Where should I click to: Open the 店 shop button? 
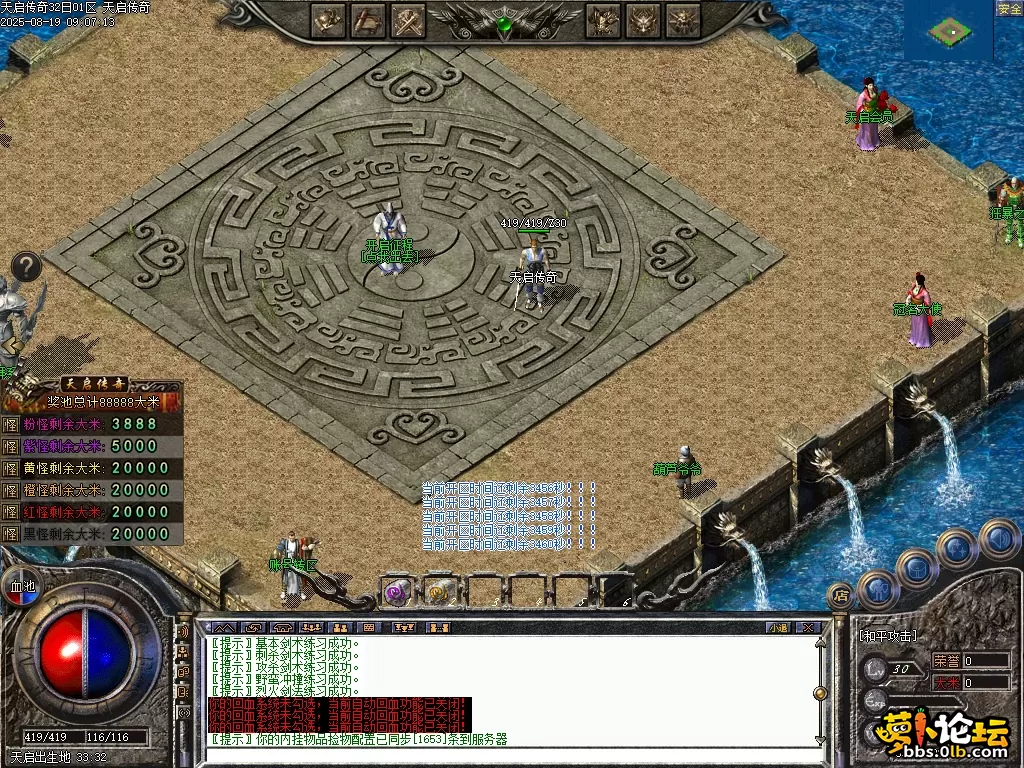841,596
